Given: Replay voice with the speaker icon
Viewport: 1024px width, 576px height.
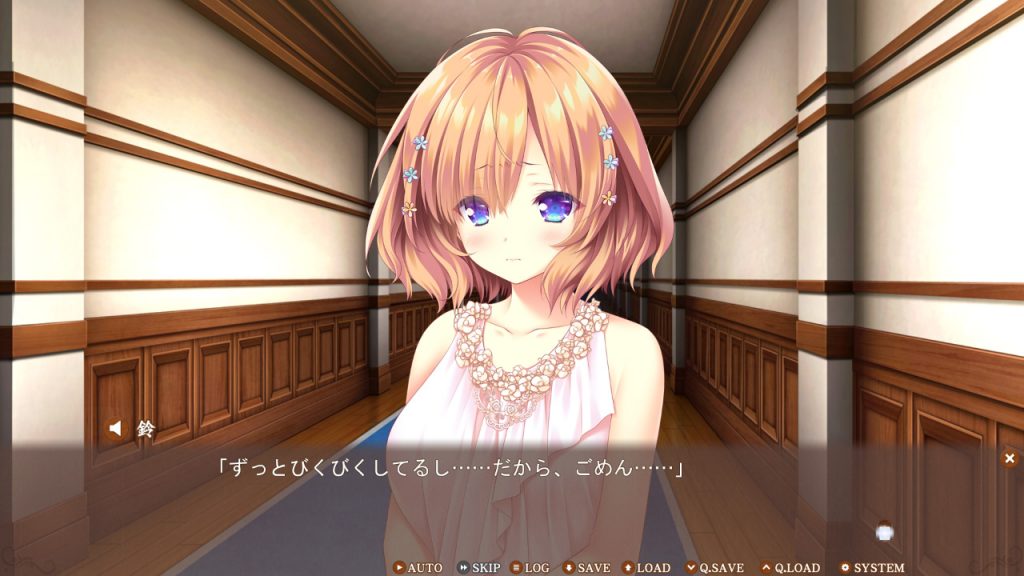Looking at the screenshot, I should [116, 429].
